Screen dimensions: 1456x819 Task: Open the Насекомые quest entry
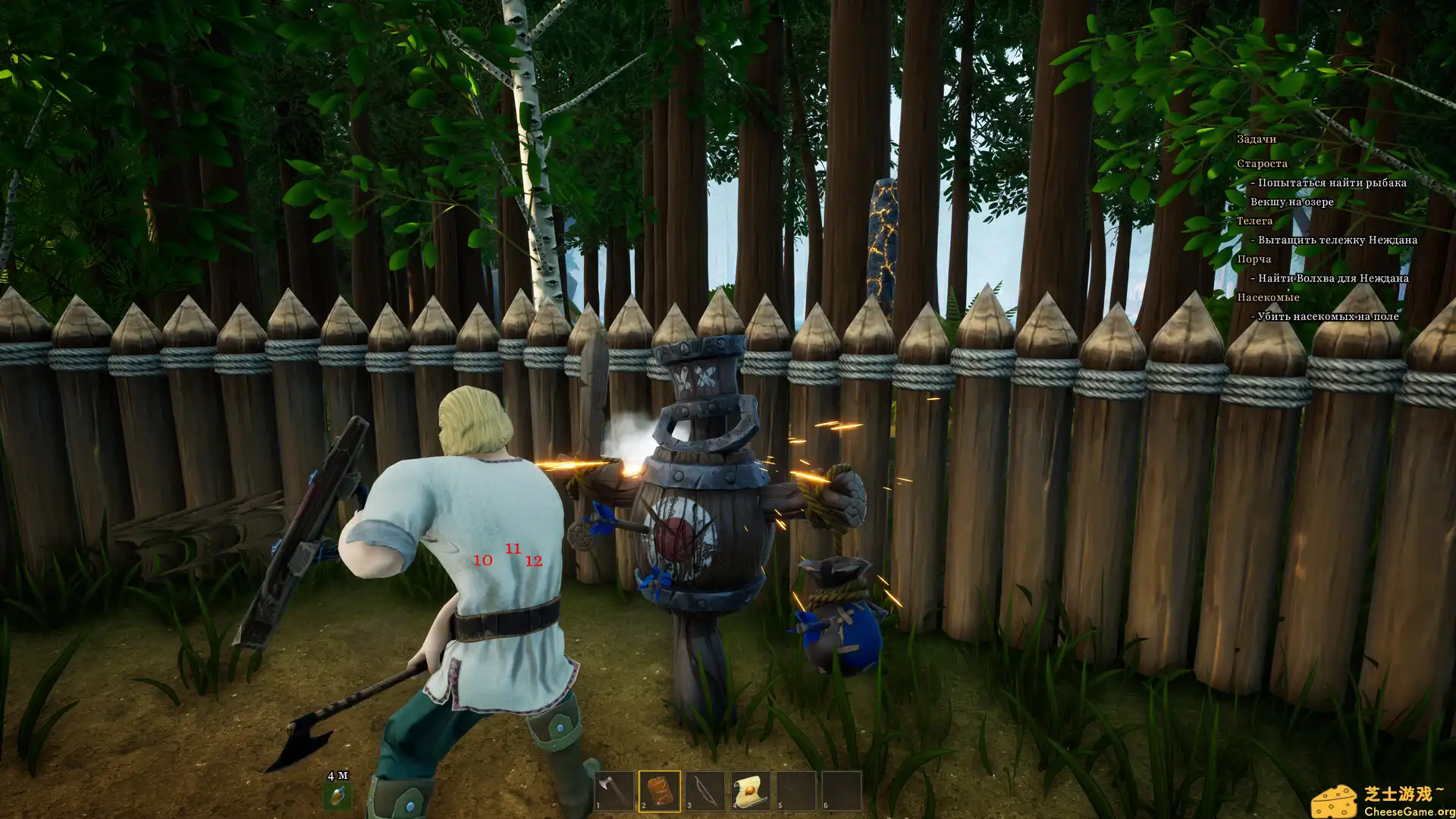pos(1268,297)
